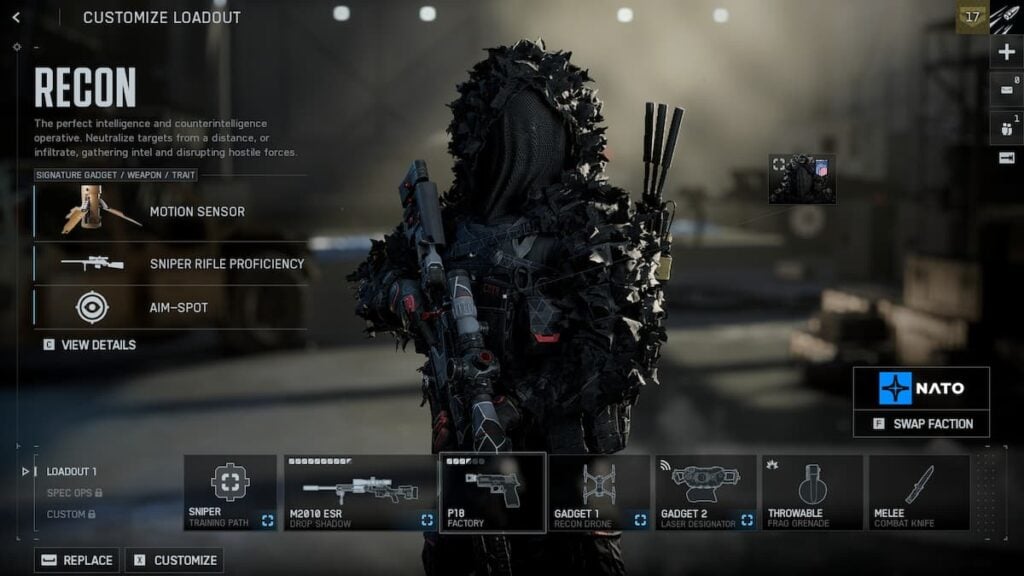Screen dimensions: 1024x576
Task: Open the Sniper training path slot
Action: point(230,492)
